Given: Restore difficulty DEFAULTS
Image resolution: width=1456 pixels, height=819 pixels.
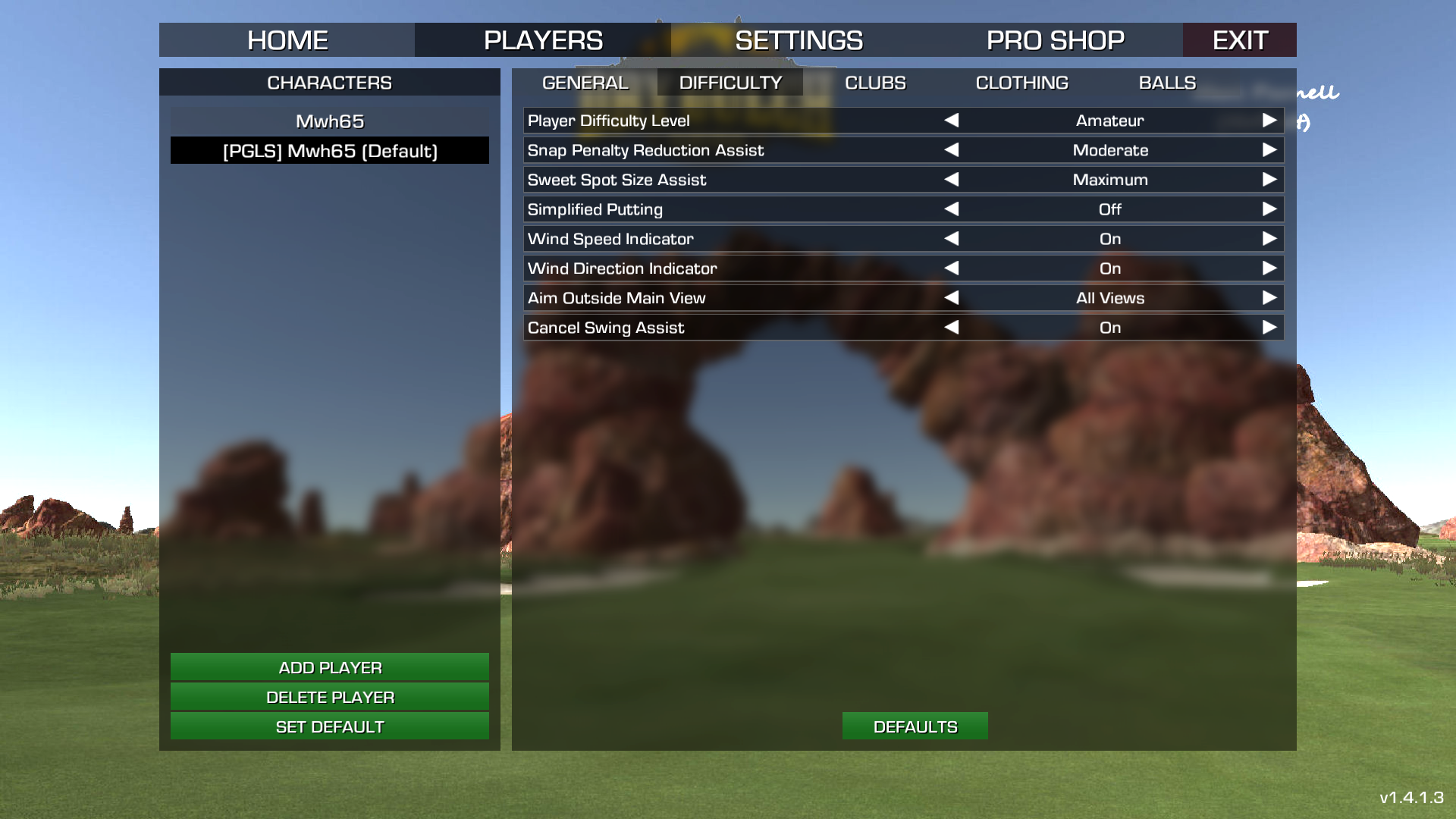Looking at the screenshot, I should coord(915,726).
